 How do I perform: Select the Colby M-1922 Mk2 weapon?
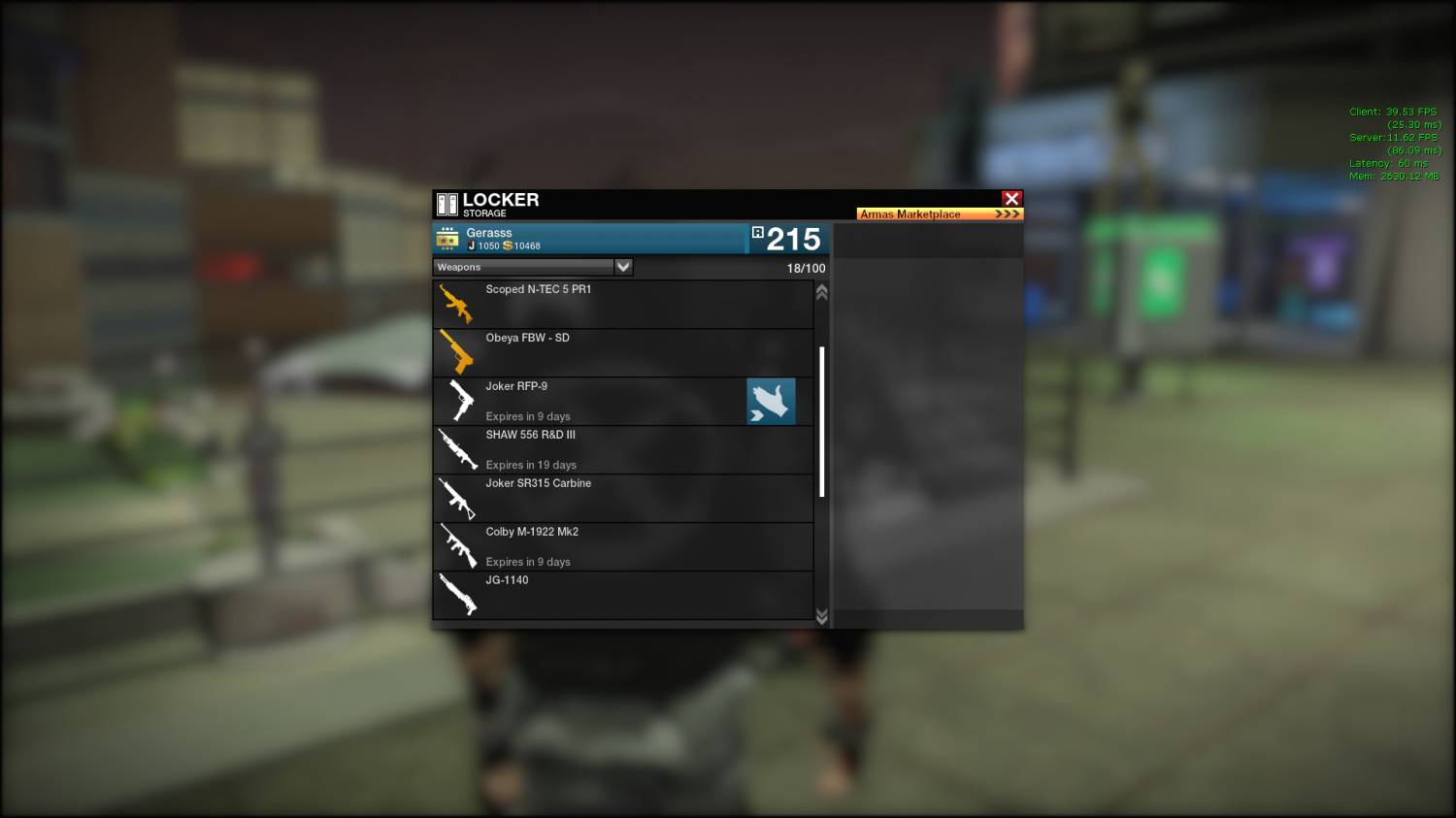622,547
